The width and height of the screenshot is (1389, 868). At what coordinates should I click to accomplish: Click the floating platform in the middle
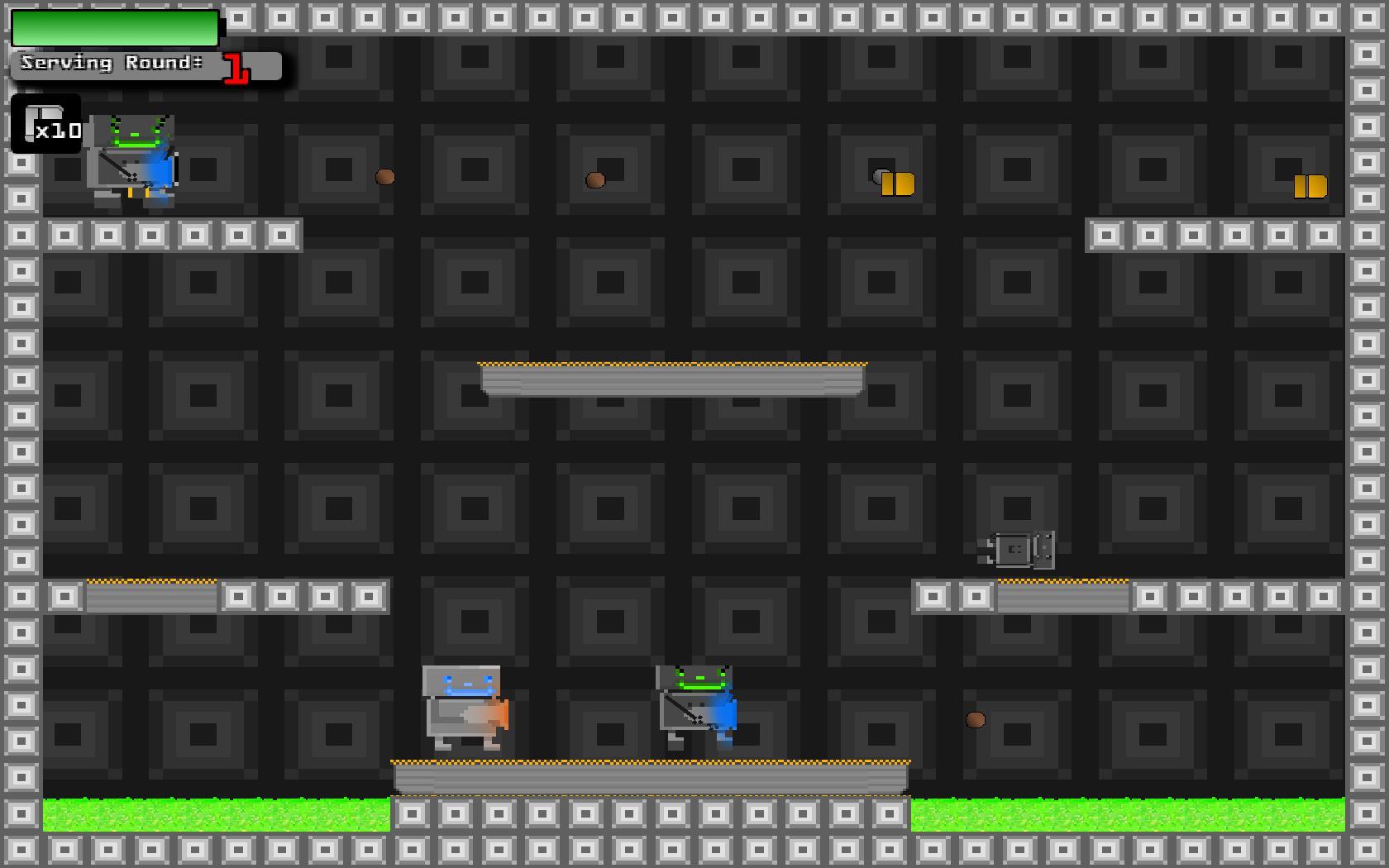point(671,380)
